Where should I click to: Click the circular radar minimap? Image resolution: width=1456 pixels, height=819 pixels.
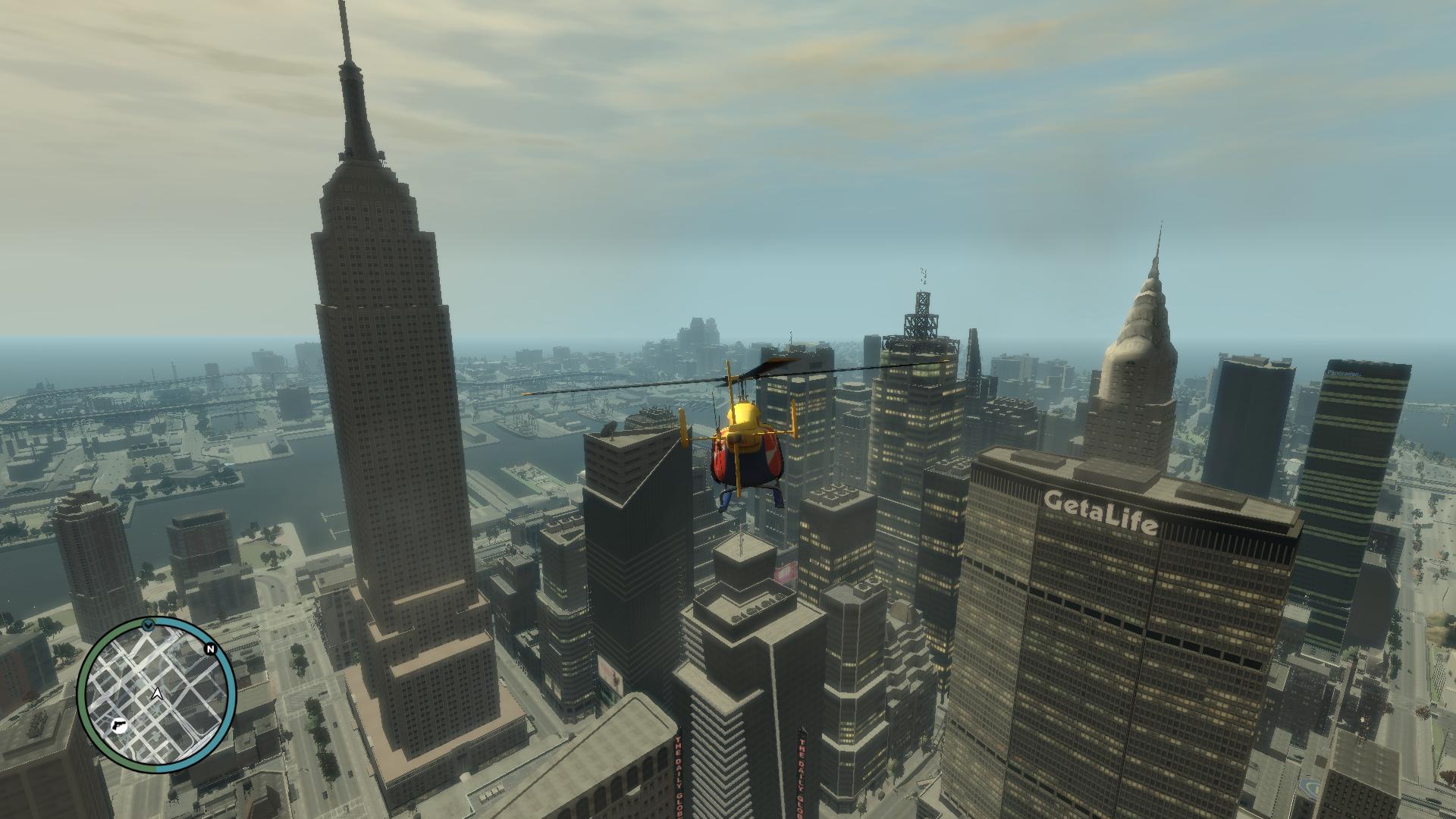point(157,694)
